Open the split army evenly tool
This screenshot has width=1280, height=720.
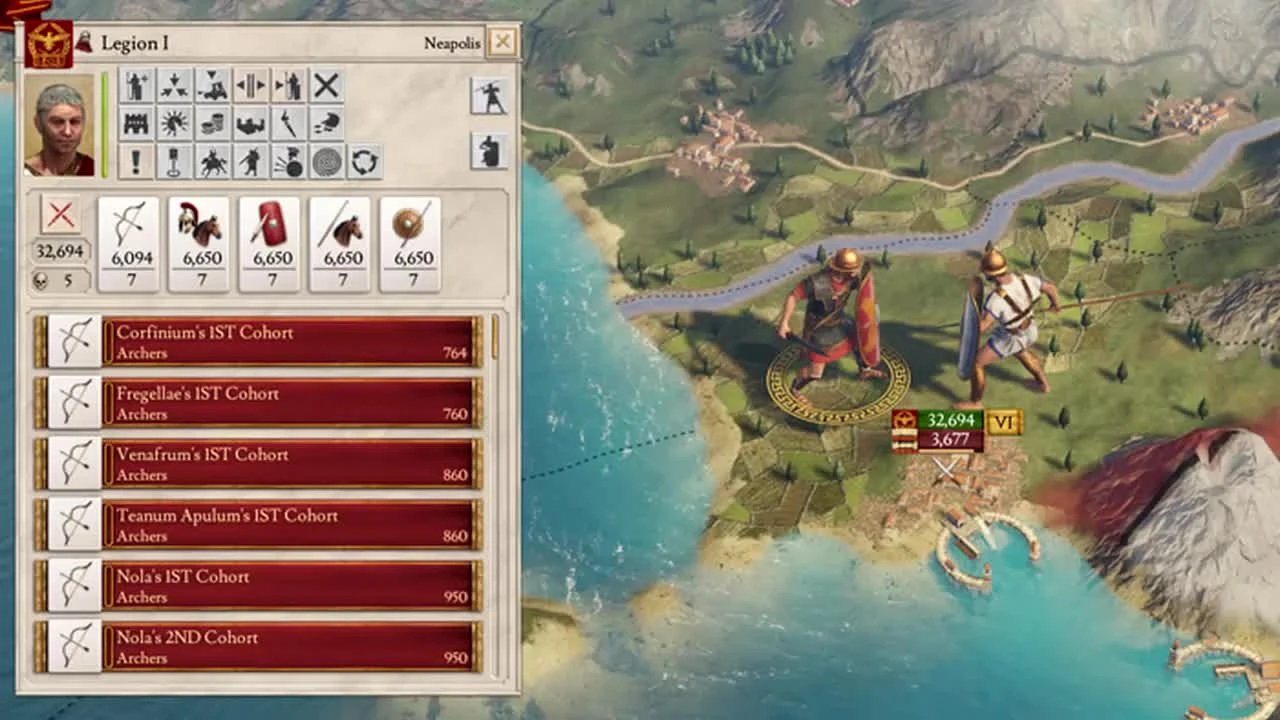[x=251, y=87]
